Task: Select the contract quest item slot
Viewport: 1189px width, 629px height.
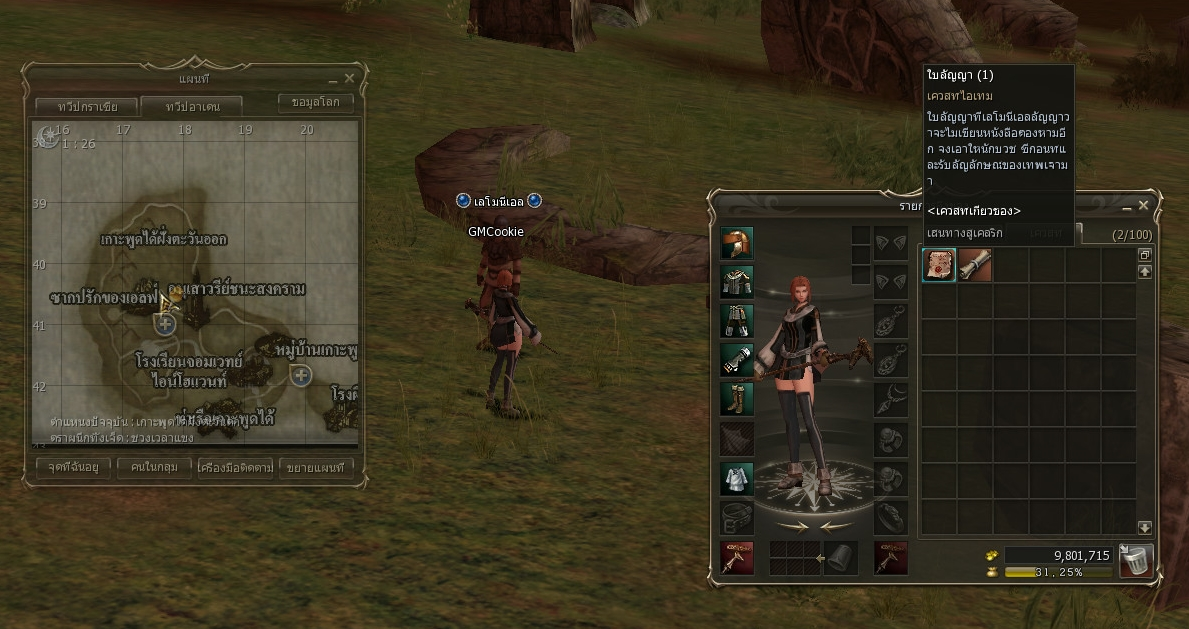Action: coord(938,265)
